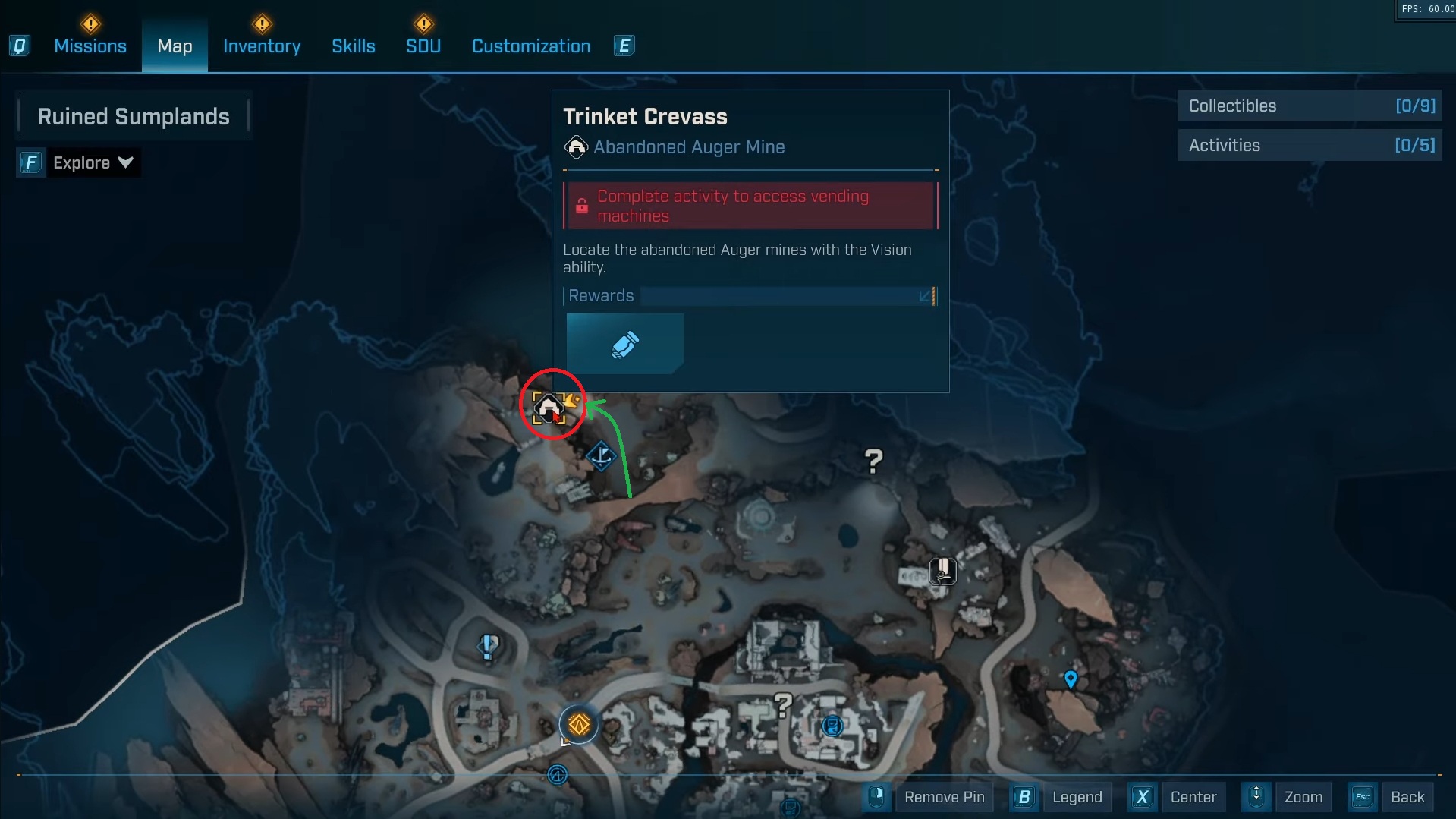Switch to the Missions tab
This screenshot has width=1456, height=819.
90,46
